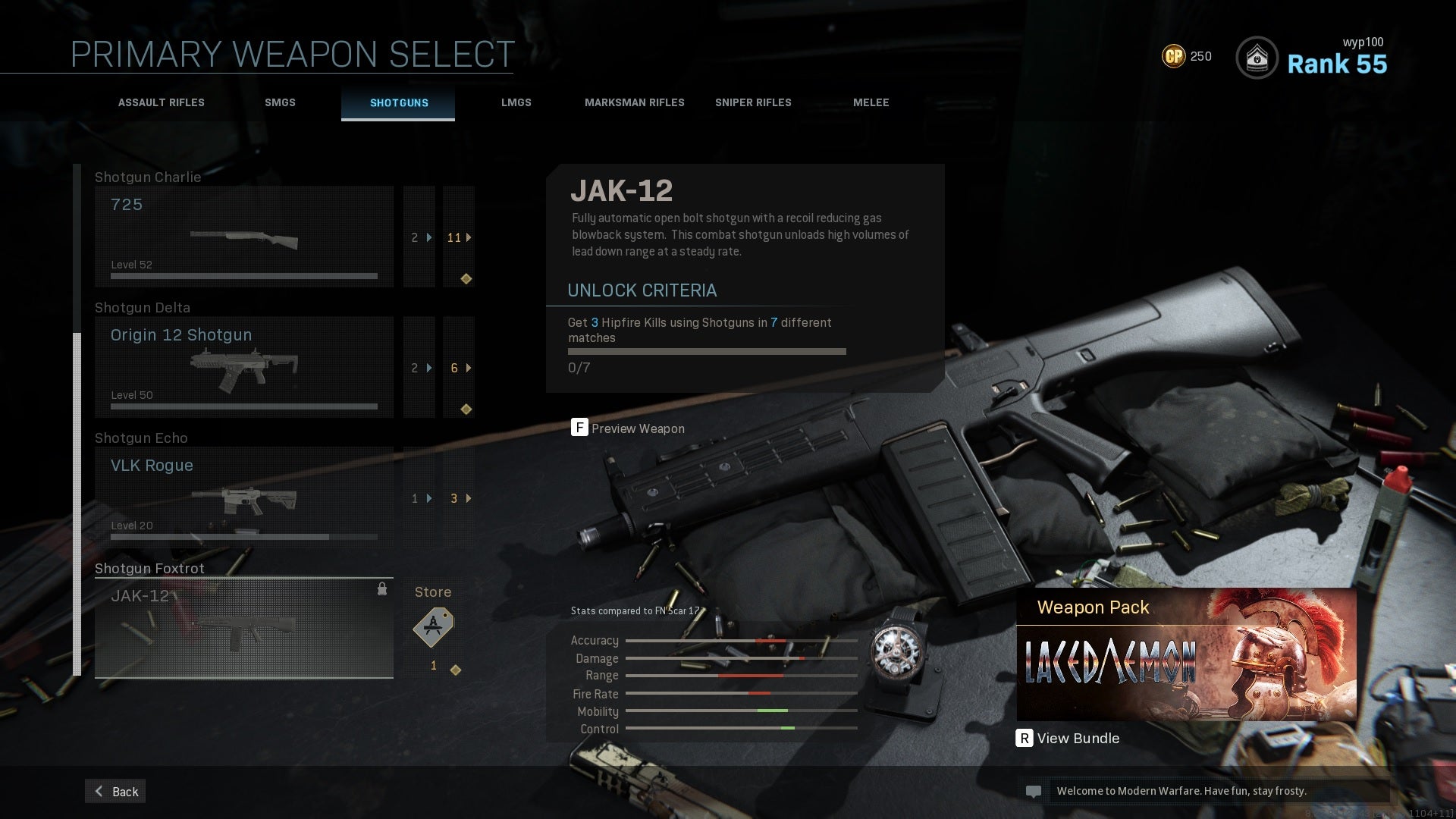Pick the VLK Rogue shotgun
This screenshot has height=819, width=1456.
click(243, 497)
